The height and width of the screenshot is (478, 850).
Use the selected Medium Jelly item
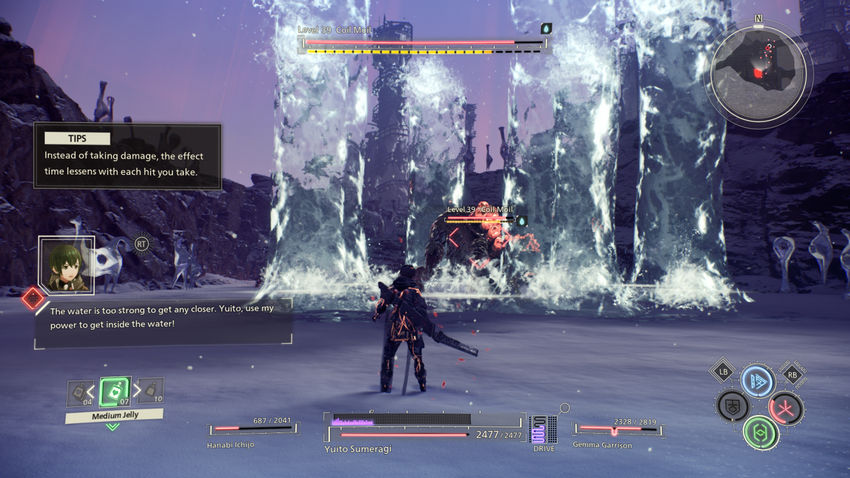click(x=114, y=391)
